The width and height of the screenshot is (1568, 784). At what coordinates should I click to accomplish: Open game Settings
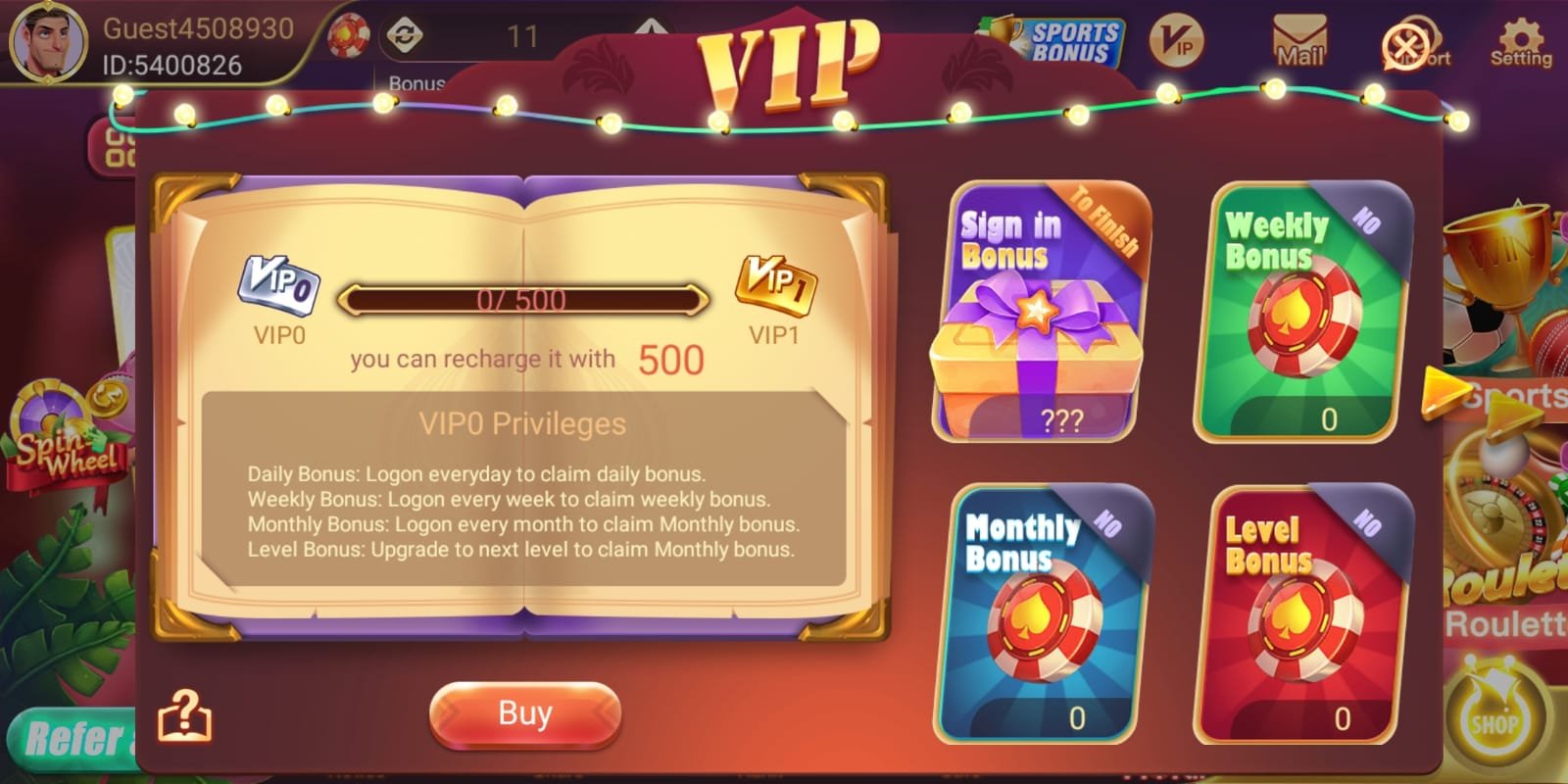point(1519,41)
